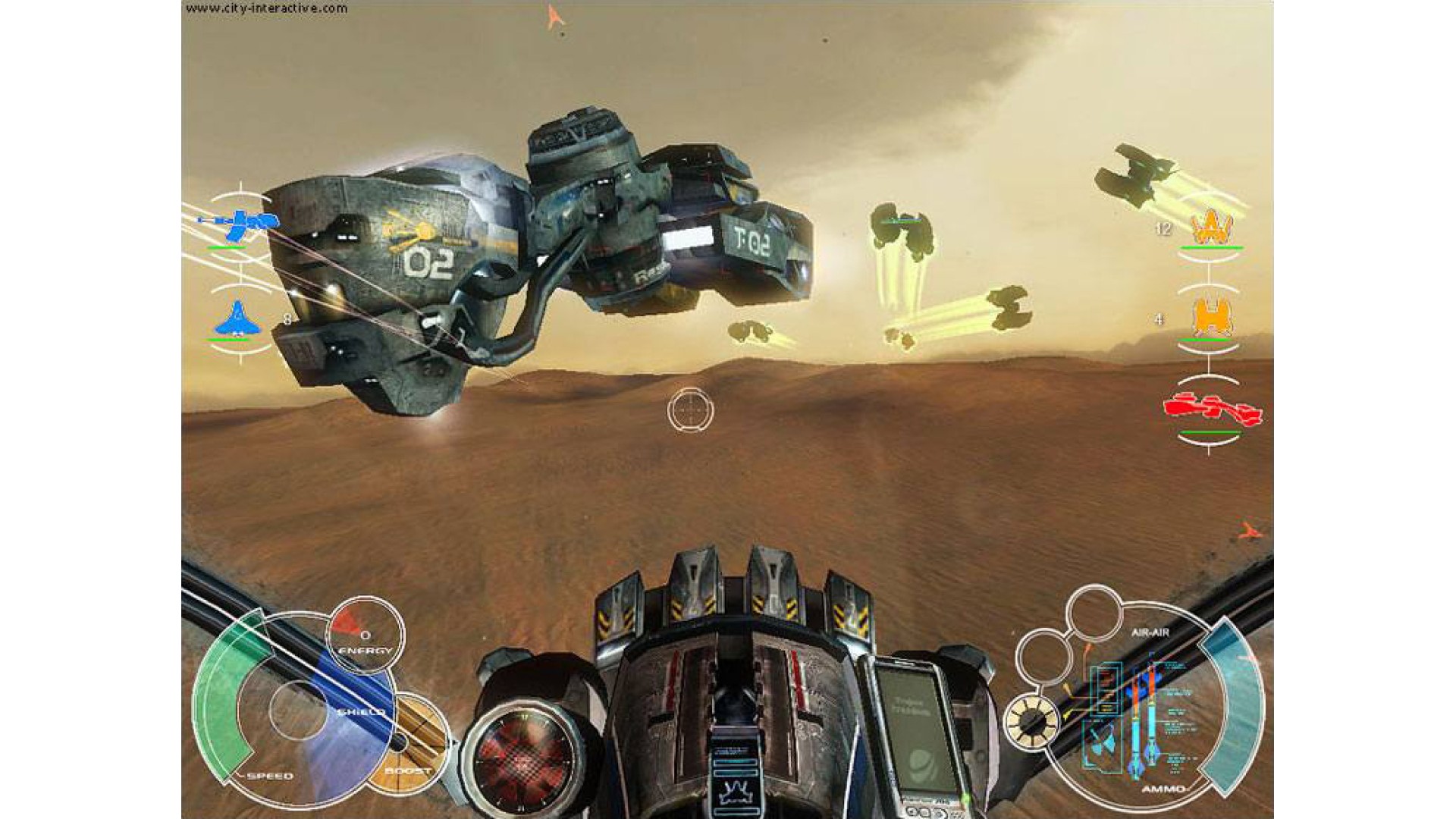Select the red enemy cruiser target icon

[1213, 409]
